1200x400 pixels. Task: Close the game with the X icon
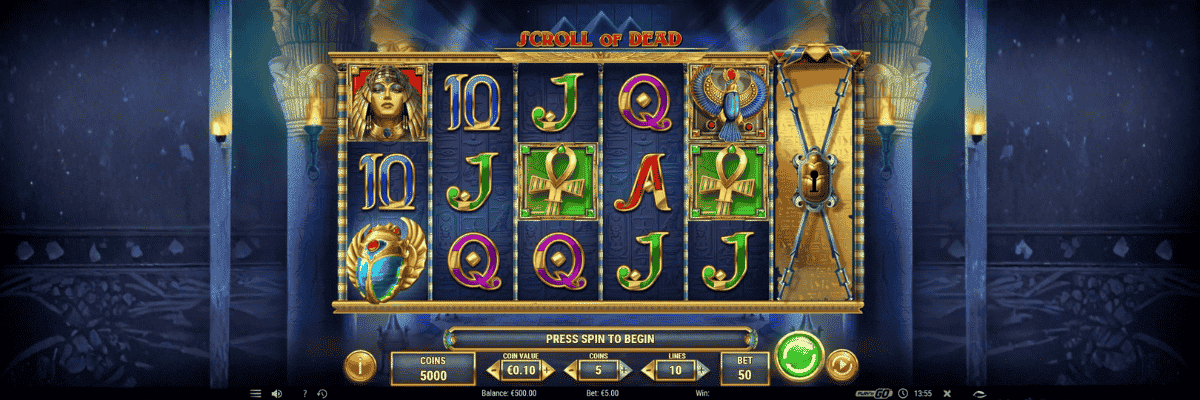tap(948, 393)
